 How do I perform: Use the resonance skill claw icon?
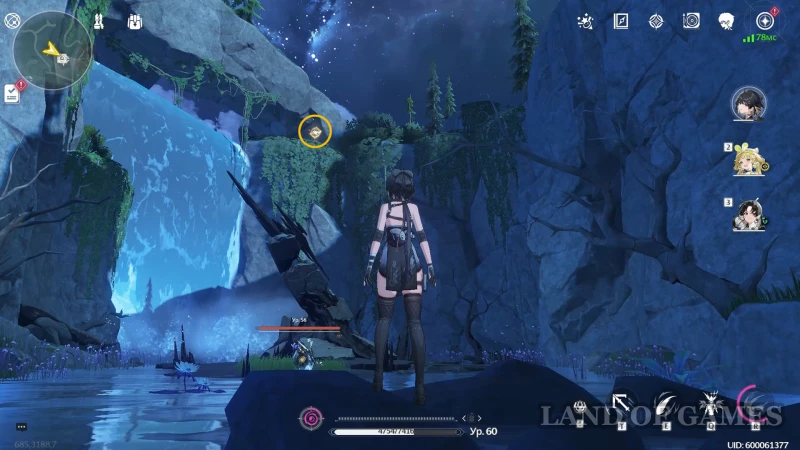[x=665, y=405]
